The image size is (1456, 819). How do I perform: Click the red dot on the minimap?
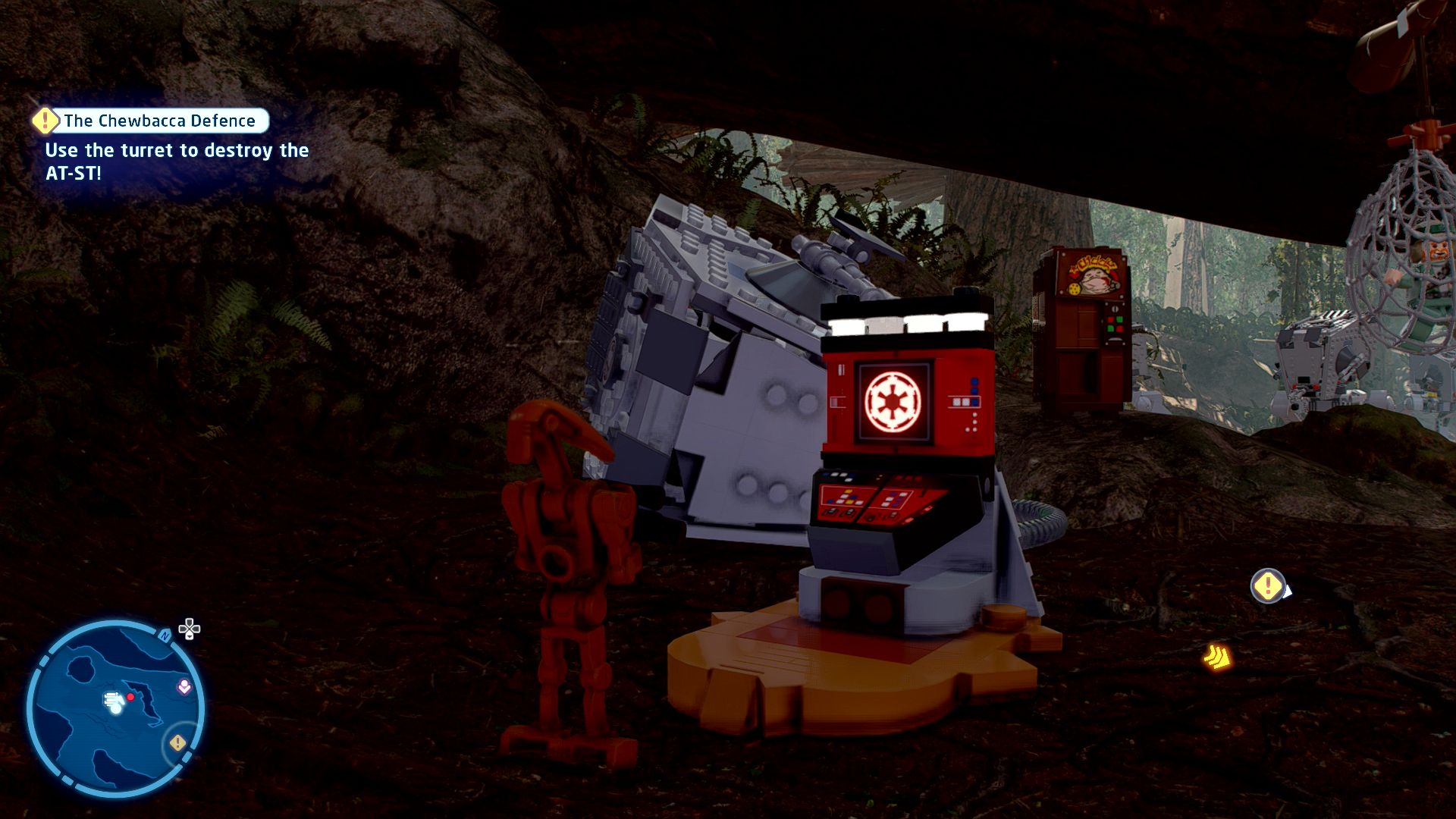tap(130, 696)
